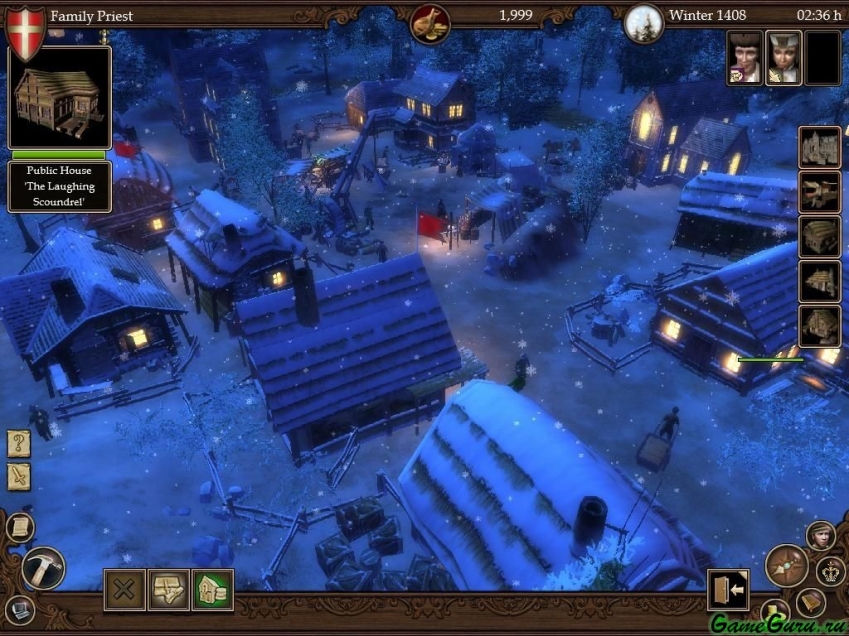Select the green house with coins action
Viewport: 849px width, 636px height.
coord(213,590)
